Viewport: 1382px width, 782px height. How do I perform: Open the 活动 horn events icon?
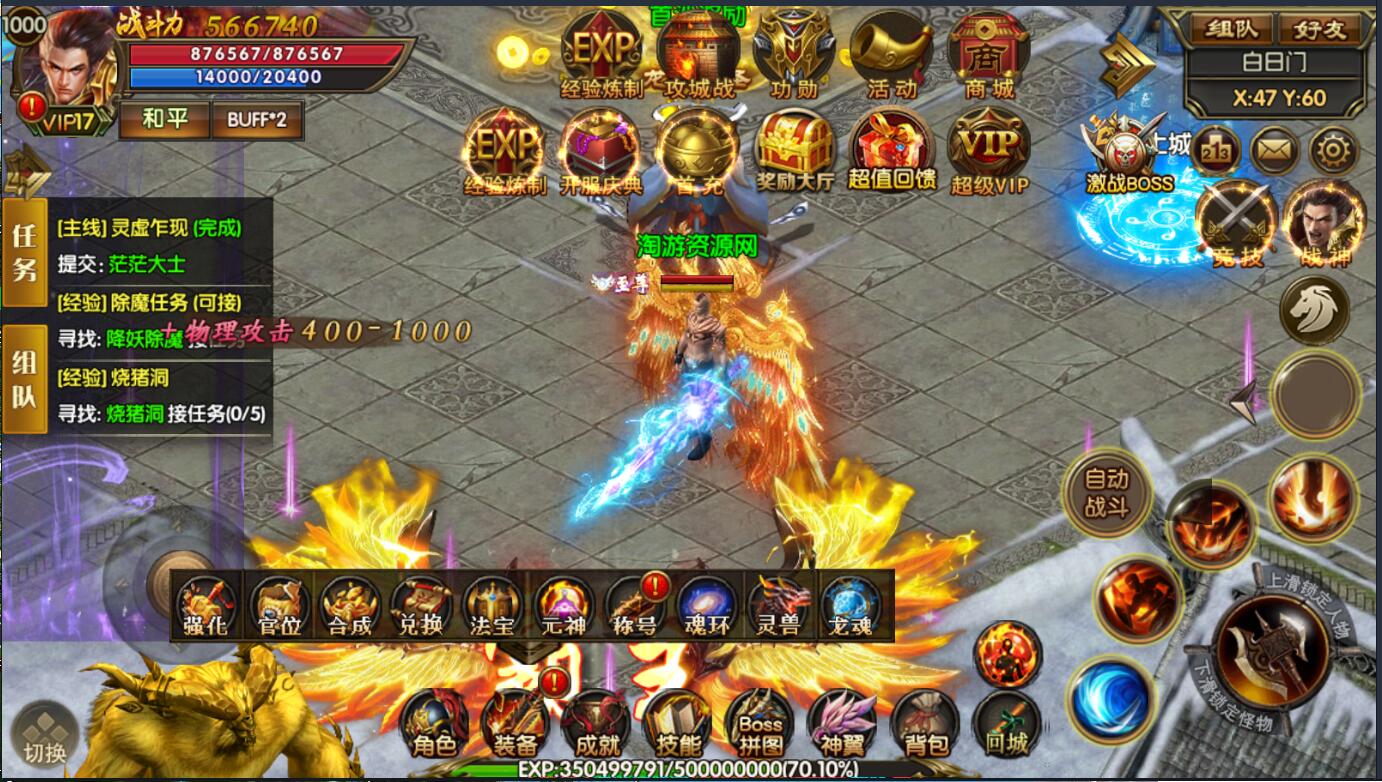click(891, 55)
